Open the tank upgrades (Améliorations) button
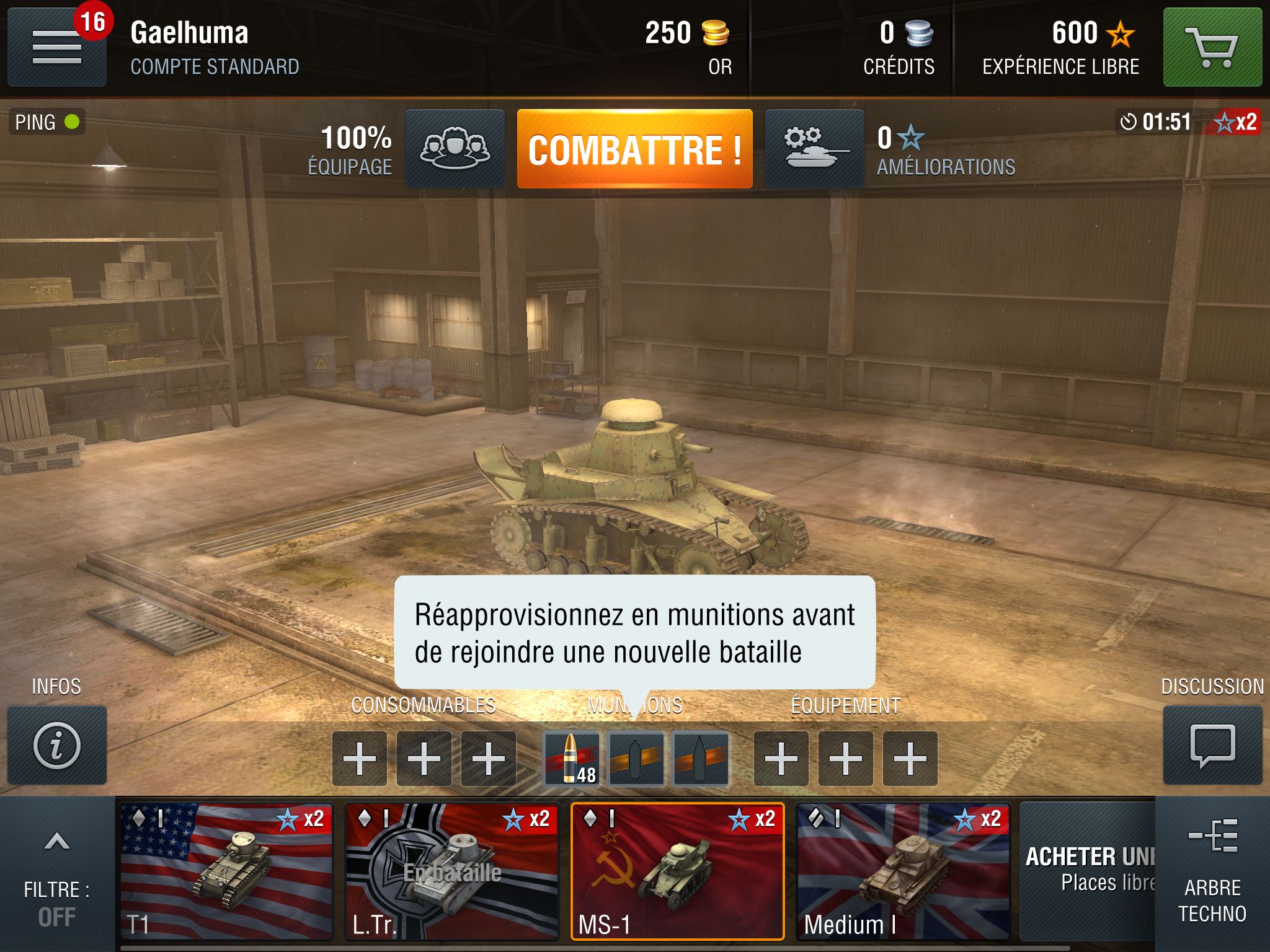This screenshot has height=952, width=1270. click(x=814, y=149)
